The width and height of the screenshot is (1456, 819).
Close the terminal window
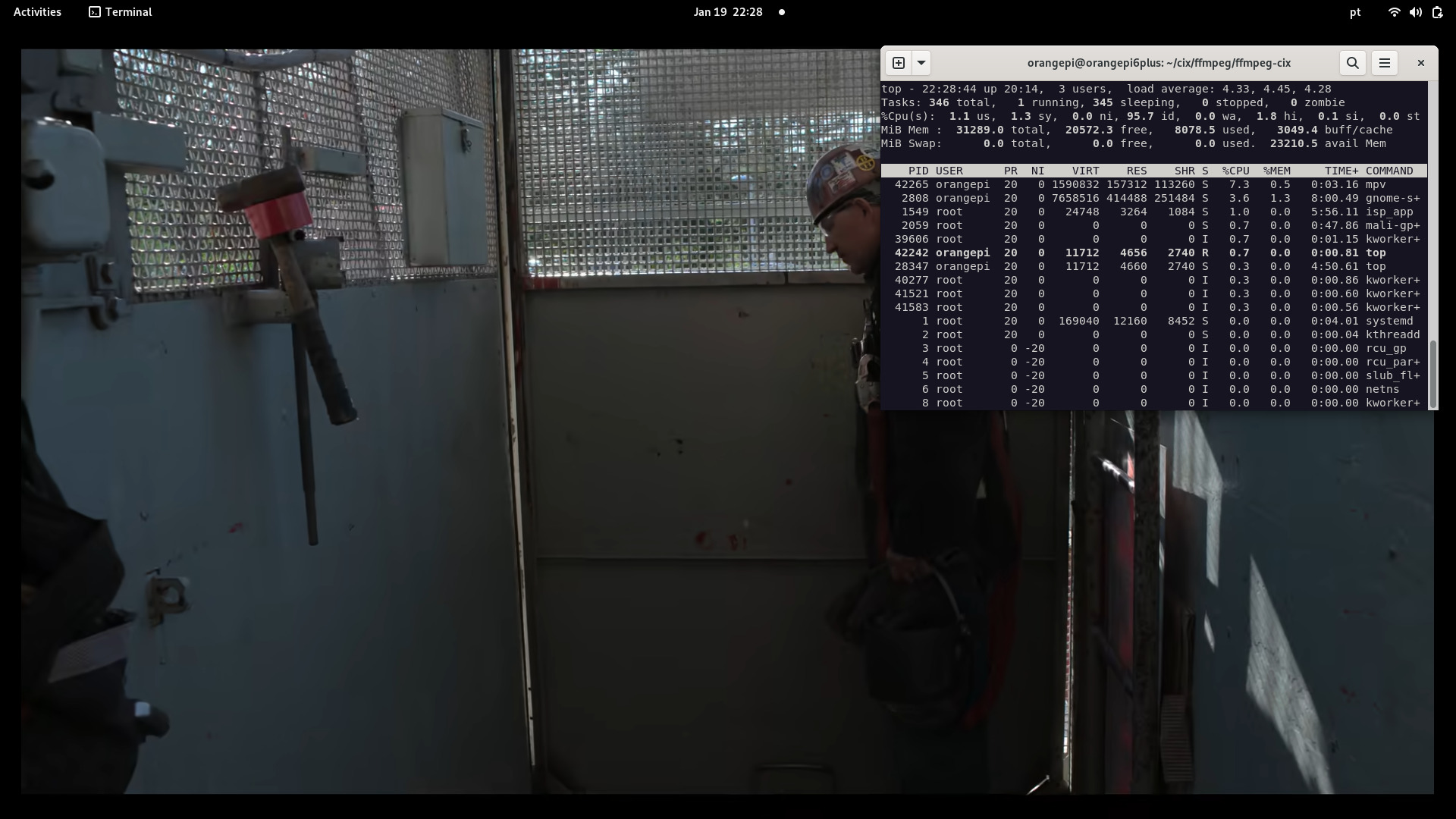tap(1420, 63)
